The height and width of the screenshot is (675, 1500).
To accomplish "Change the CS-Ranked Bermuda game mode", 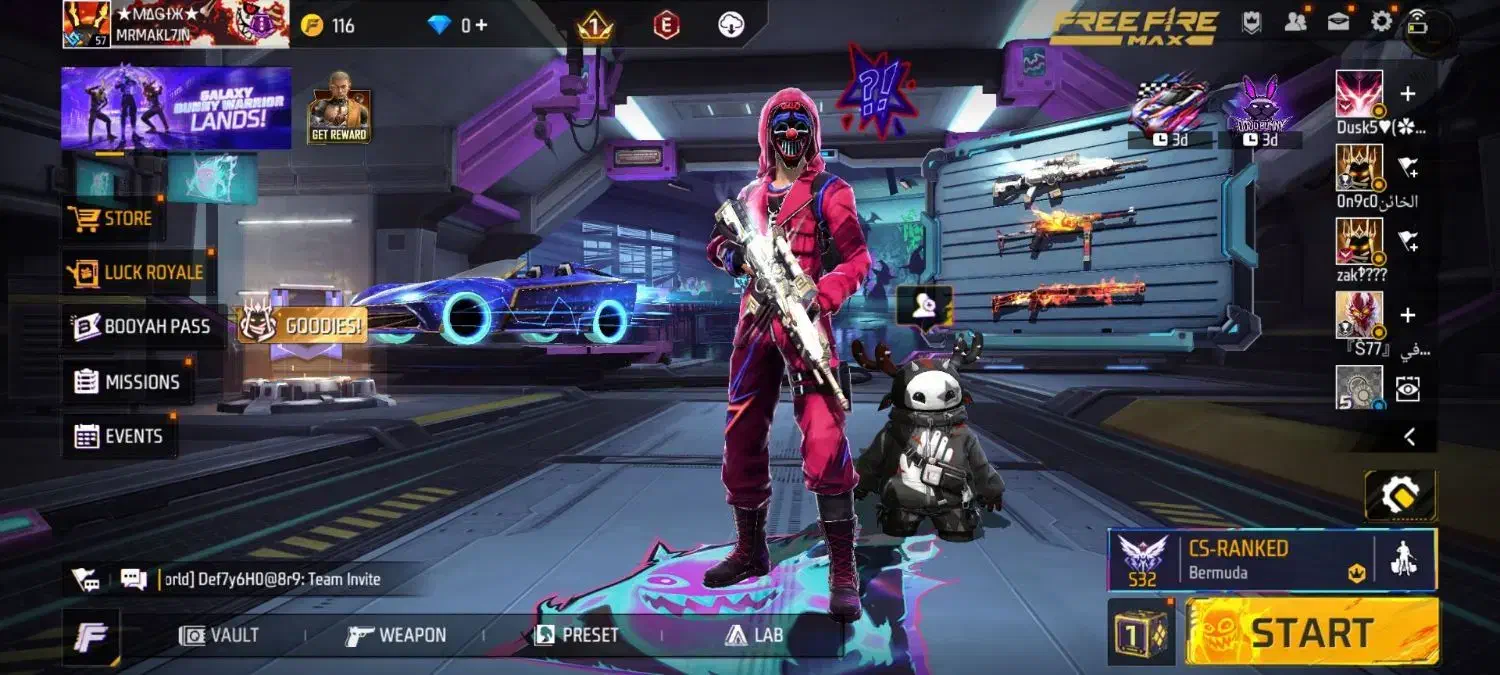I will coord(1238,559).
